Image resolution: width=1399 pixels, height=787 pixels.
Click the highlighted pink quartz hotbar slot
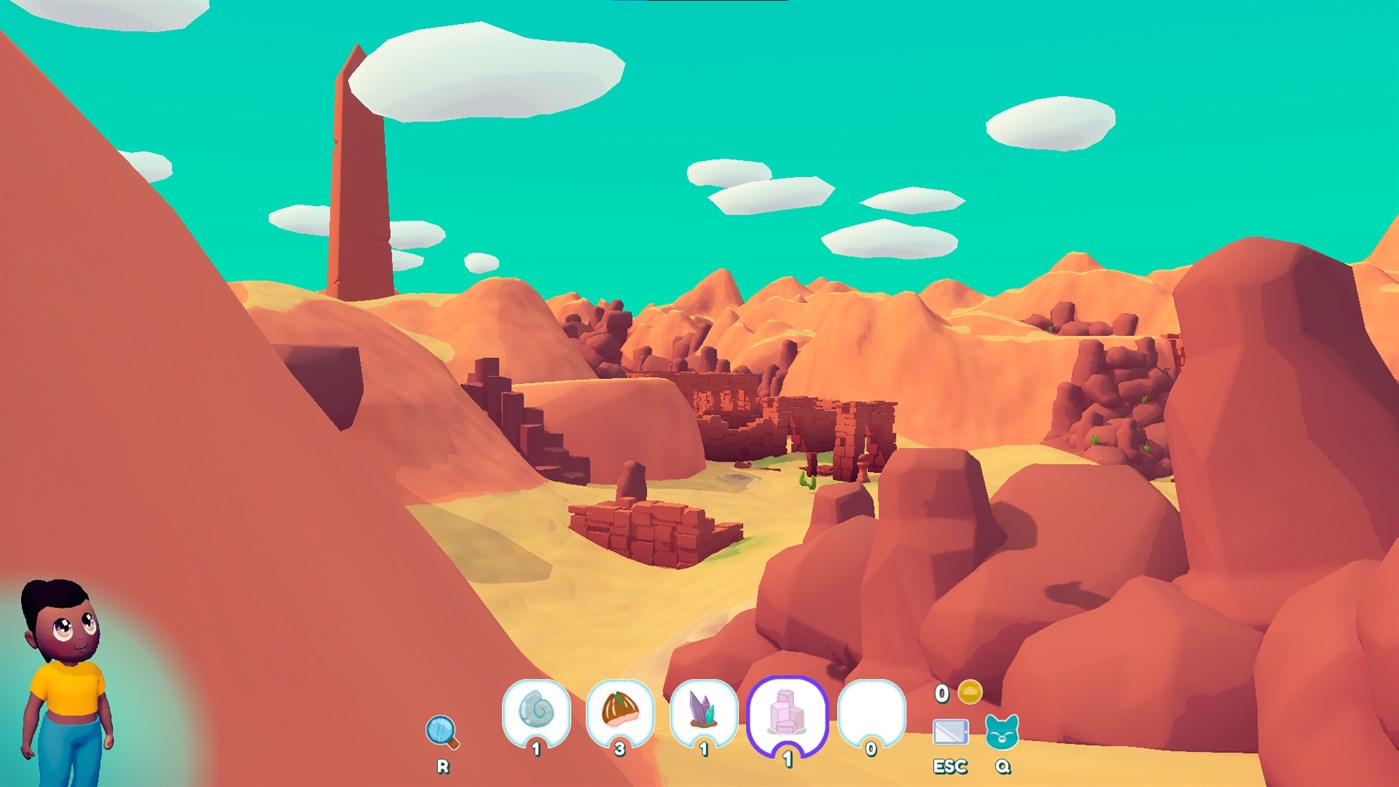[788, 714]
